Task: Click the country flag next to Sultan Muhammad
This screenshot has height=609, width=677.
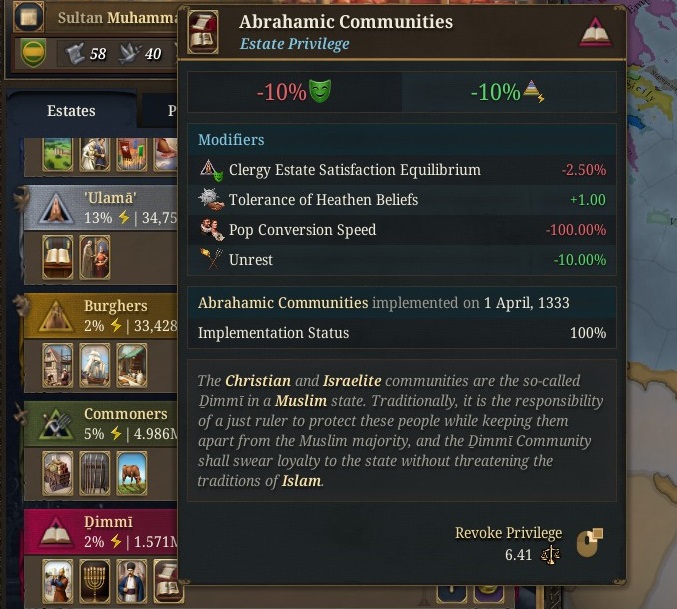Action: coord(28,18)
